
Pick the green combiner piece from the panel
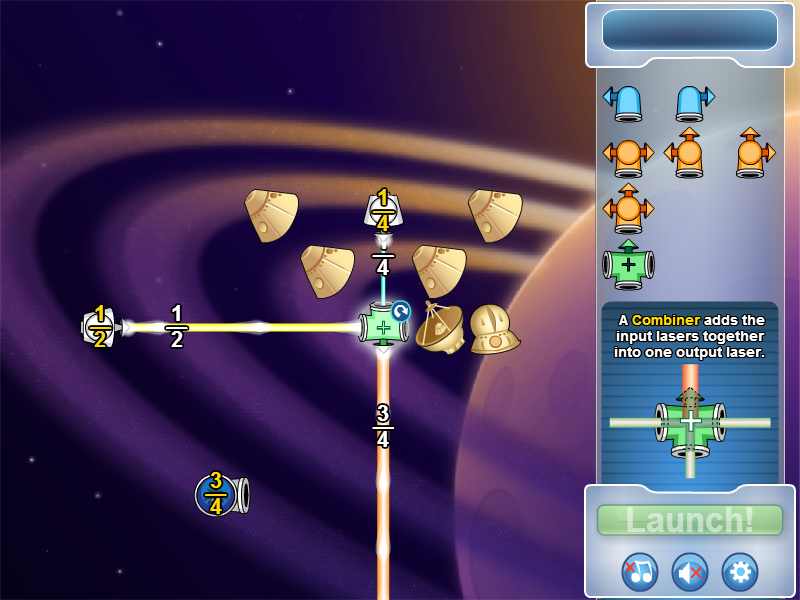click(x=628, y=264)
